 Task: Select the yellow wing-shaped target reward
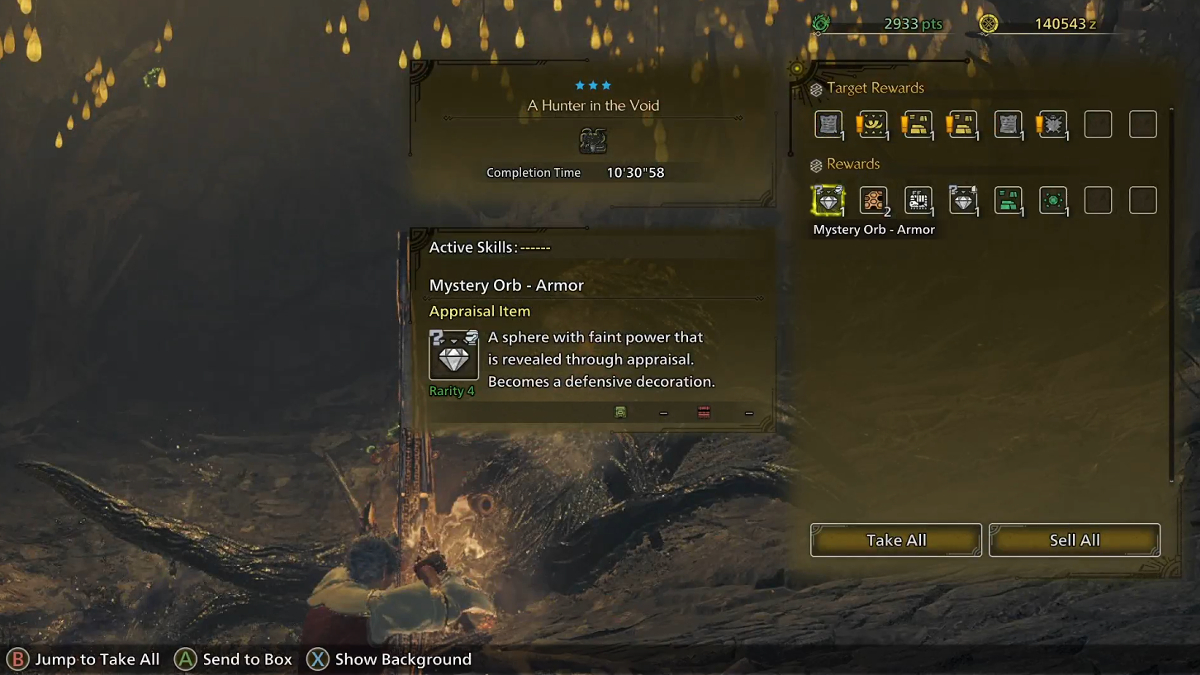coord(873,124)
